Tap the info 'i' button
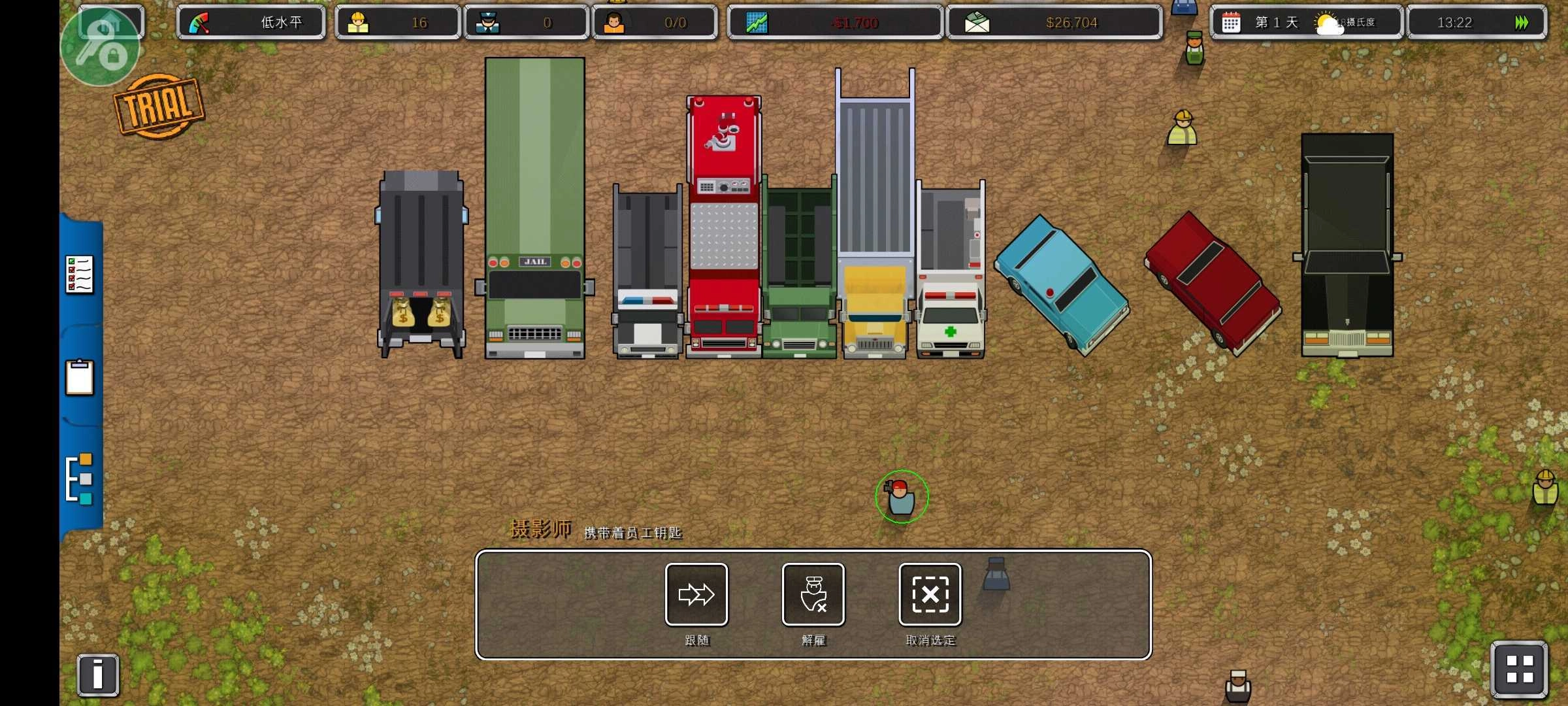1568x706 pixels. tap(98, 675)
